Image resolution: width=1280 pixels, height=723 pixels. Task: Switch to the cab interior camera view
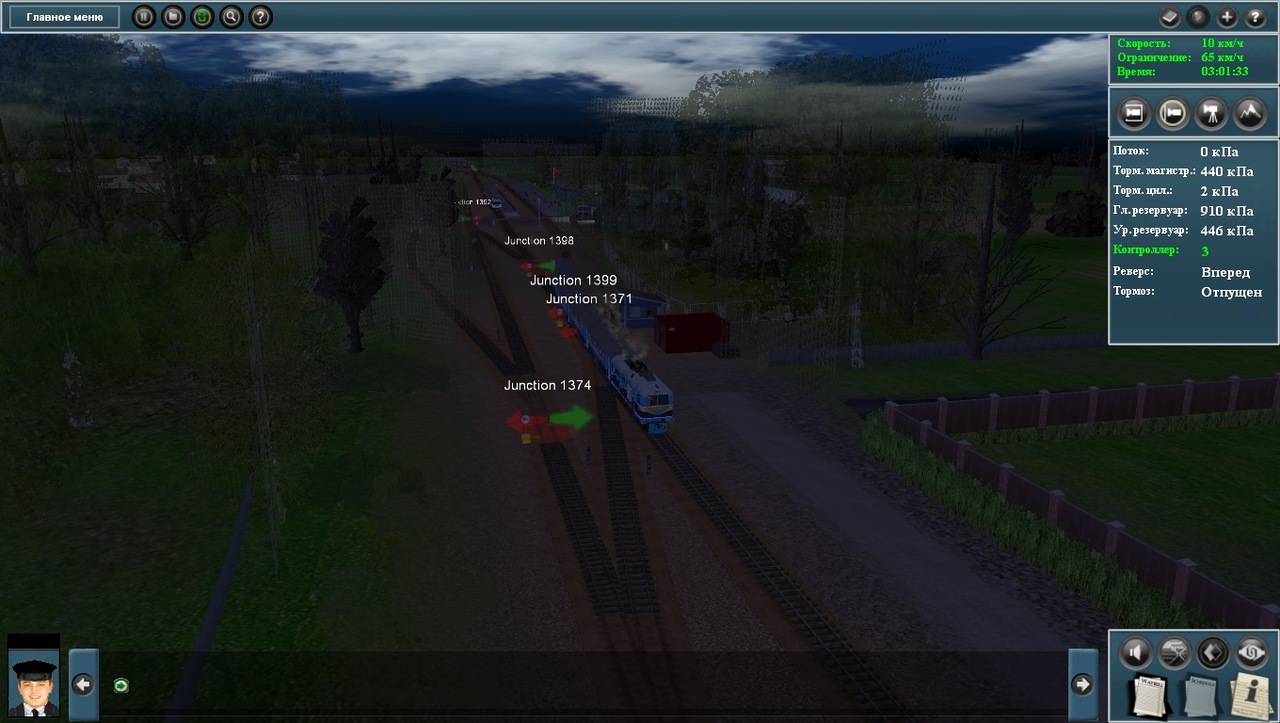[x=1133, y=113]
